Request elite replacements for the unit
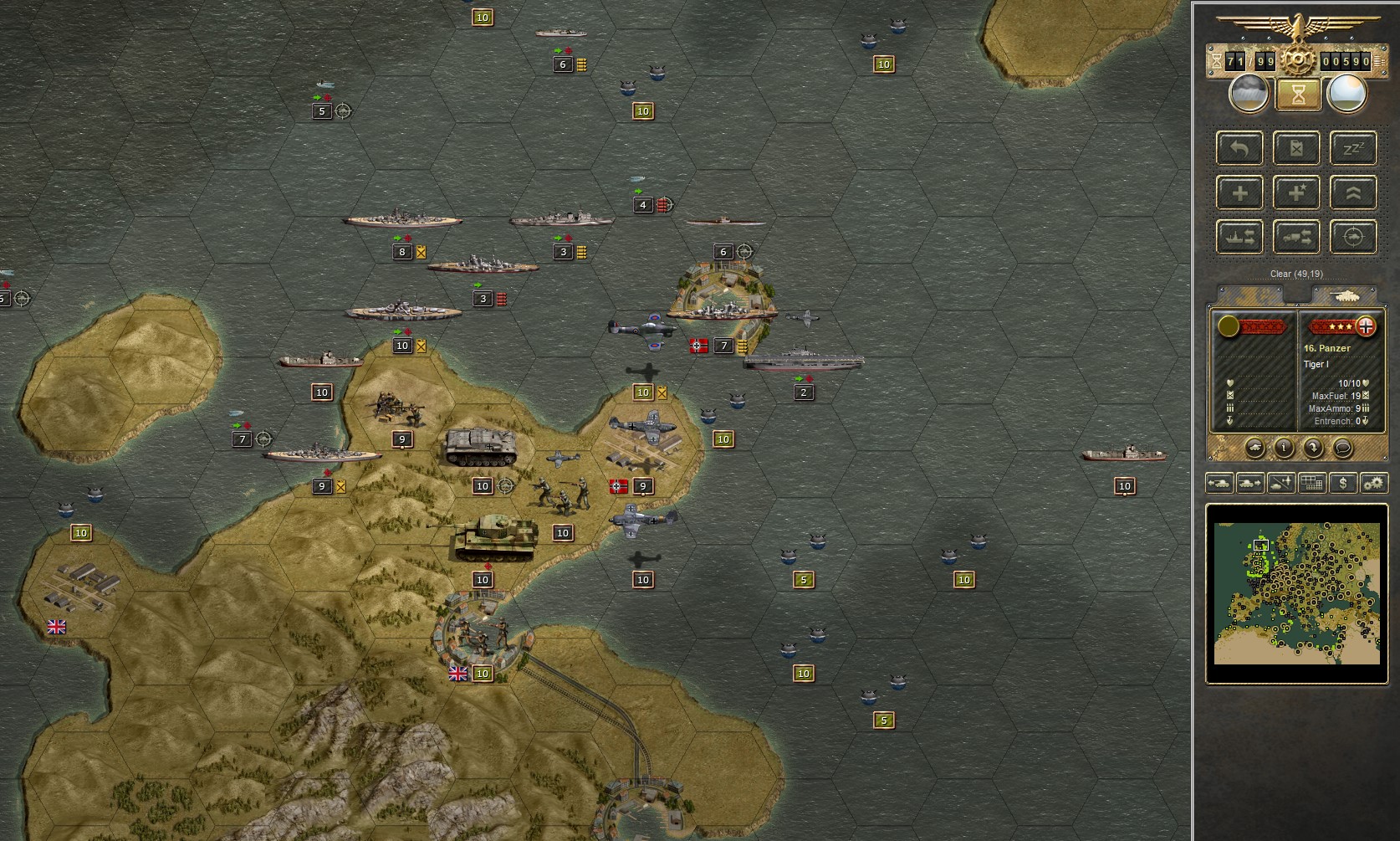The image size is (1400, 841). click(x=1296, y=192)
